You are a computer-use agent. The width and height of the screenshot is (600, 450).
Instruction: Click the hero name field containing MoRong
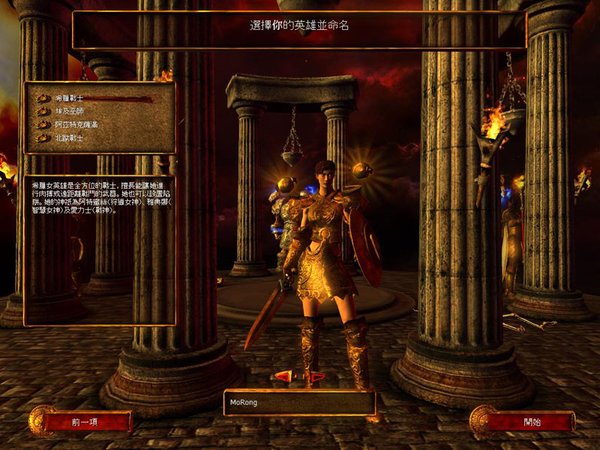[x=299, y=402]
